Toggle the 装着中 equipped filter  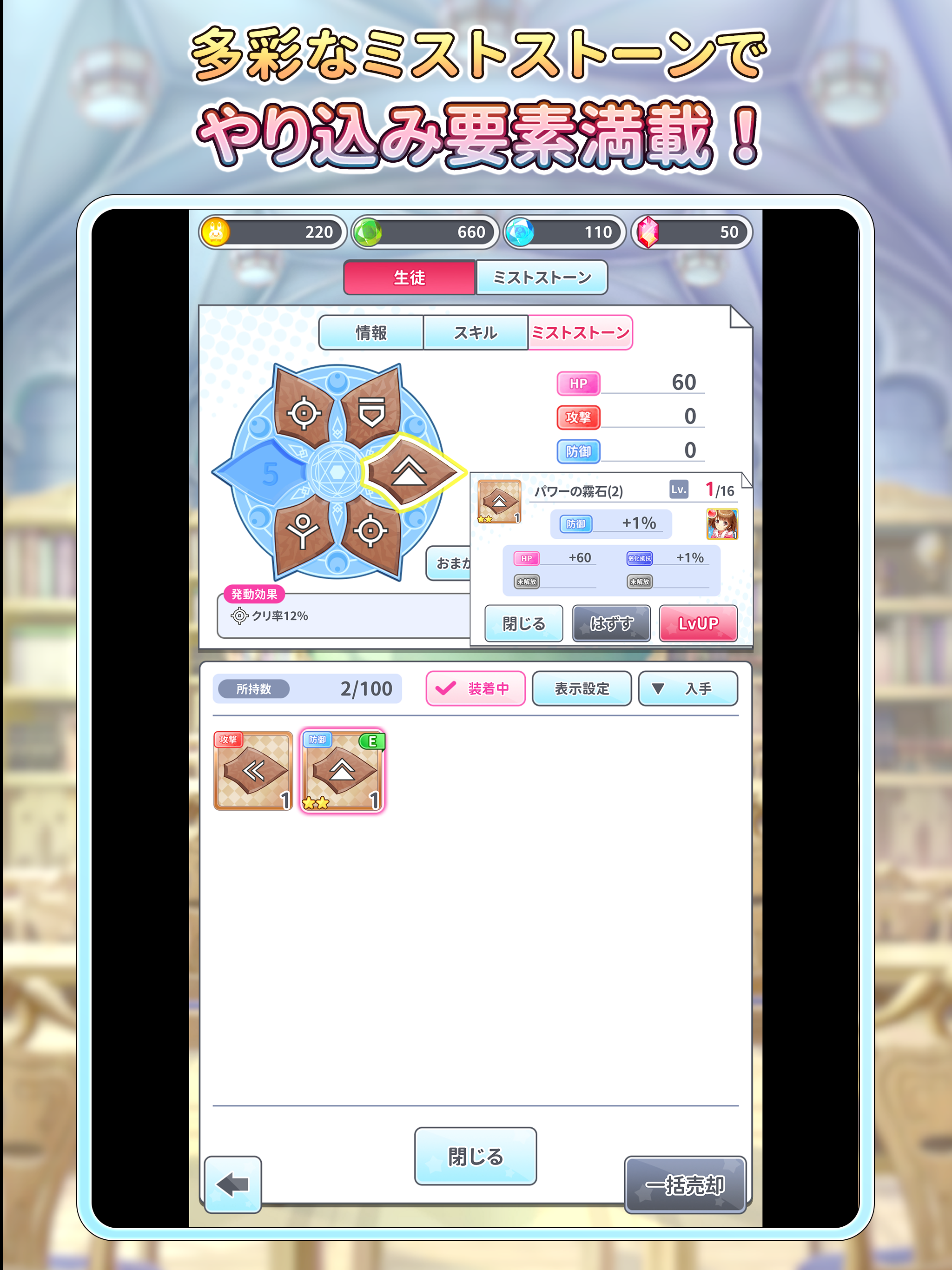(475, 688)
